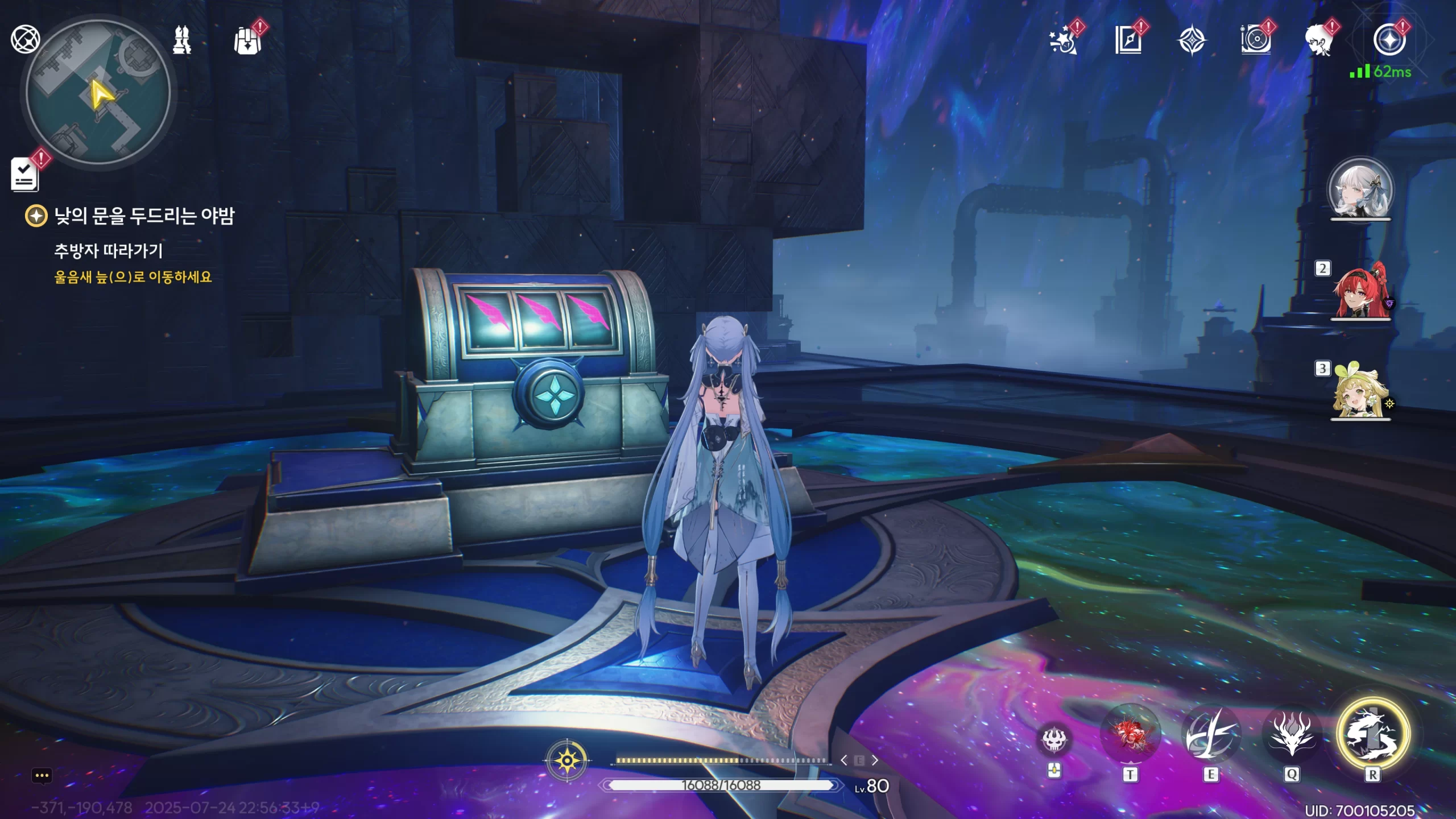Open the convene four-point star icon
Screen dimensions: 1456x819
click(x=1192, y=41)
